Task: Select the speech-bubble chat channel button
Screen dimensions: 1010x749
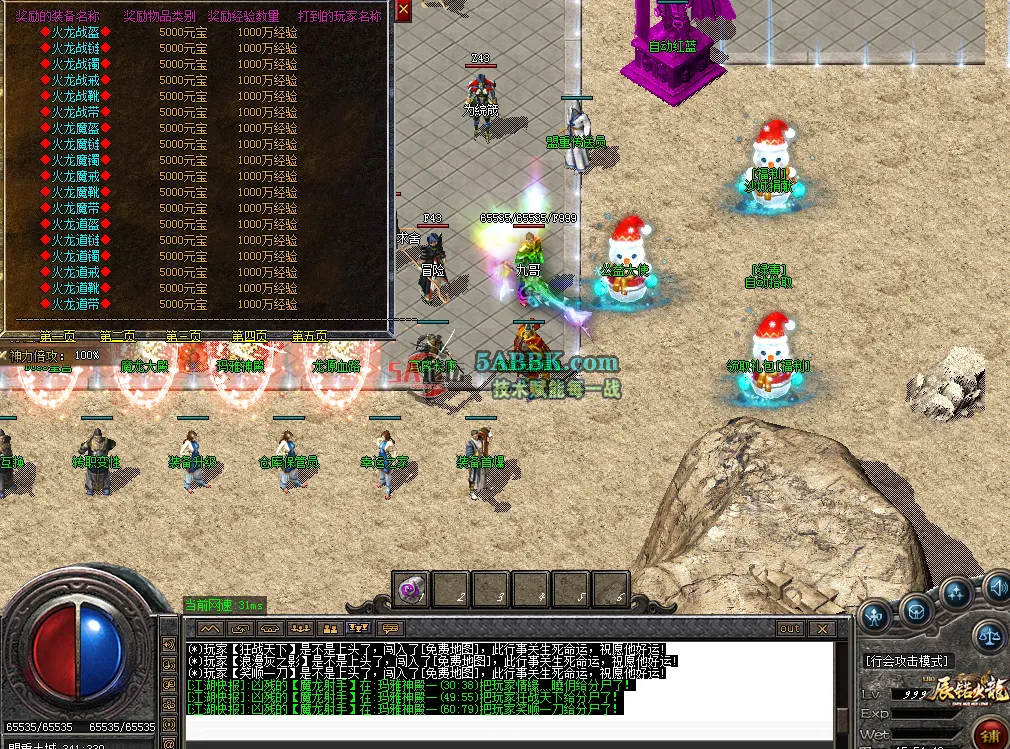Action: point(389,629)
